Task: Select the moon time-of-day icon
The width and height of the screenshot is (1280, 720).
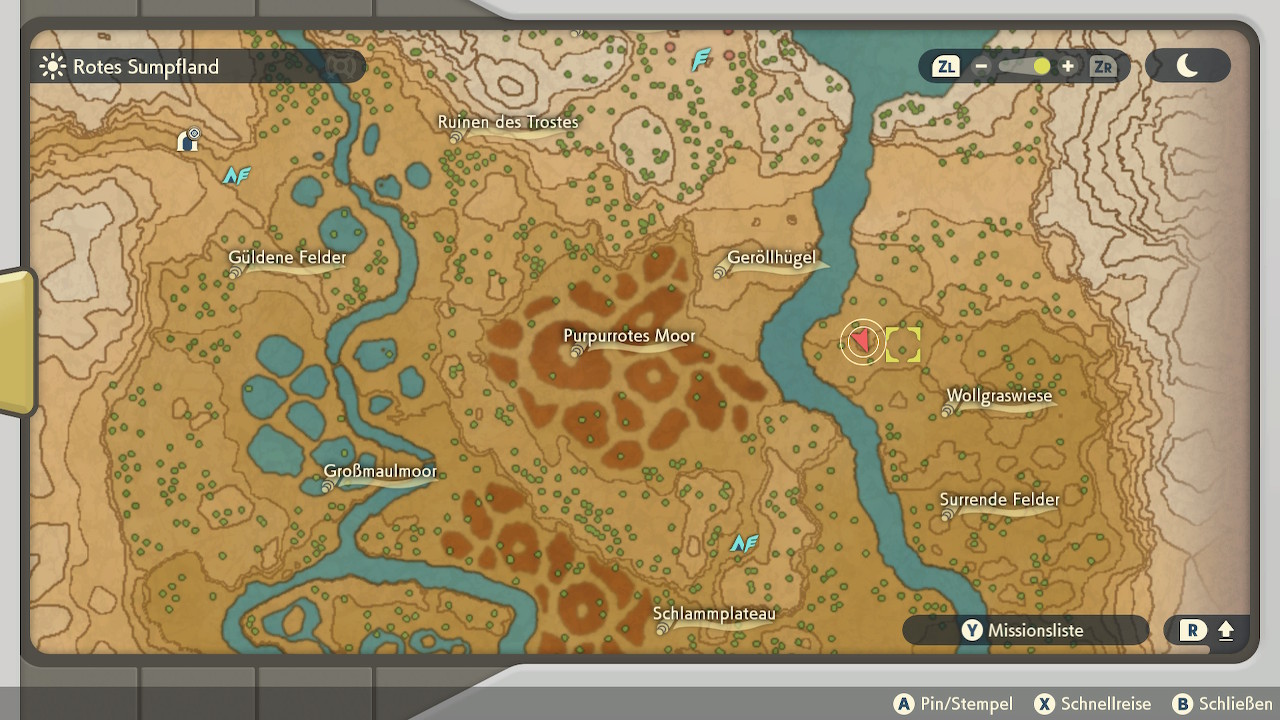Action: tap(1187, 66)
